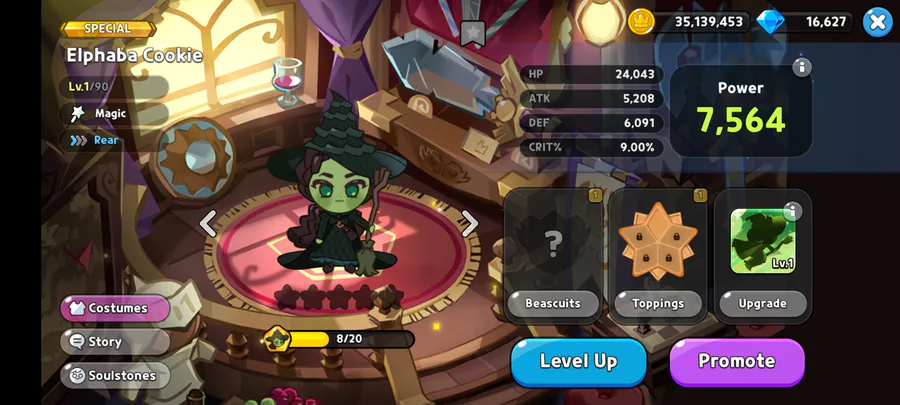Image resolution: width=900 pixels, height=405 pixels.
Task: Open the Soulstones menu
Action: click(115, 375)
